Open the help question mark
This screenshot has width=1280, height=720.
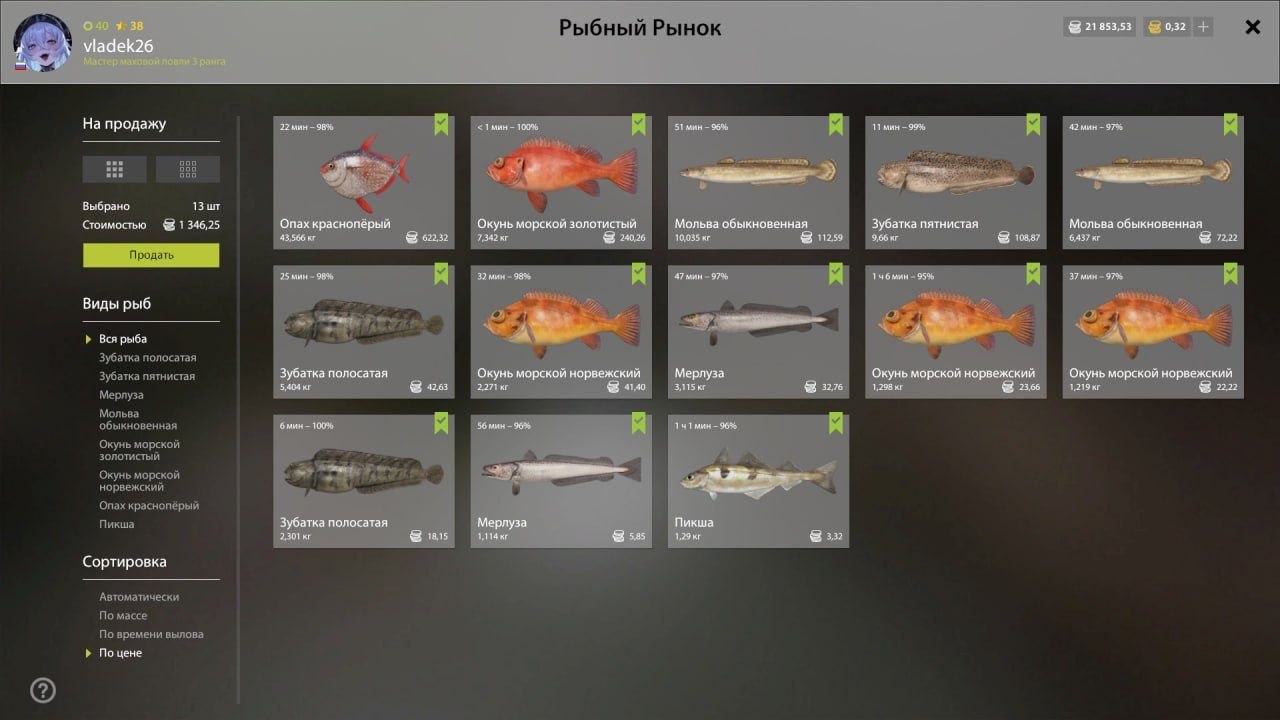click(x=43, y=690)
